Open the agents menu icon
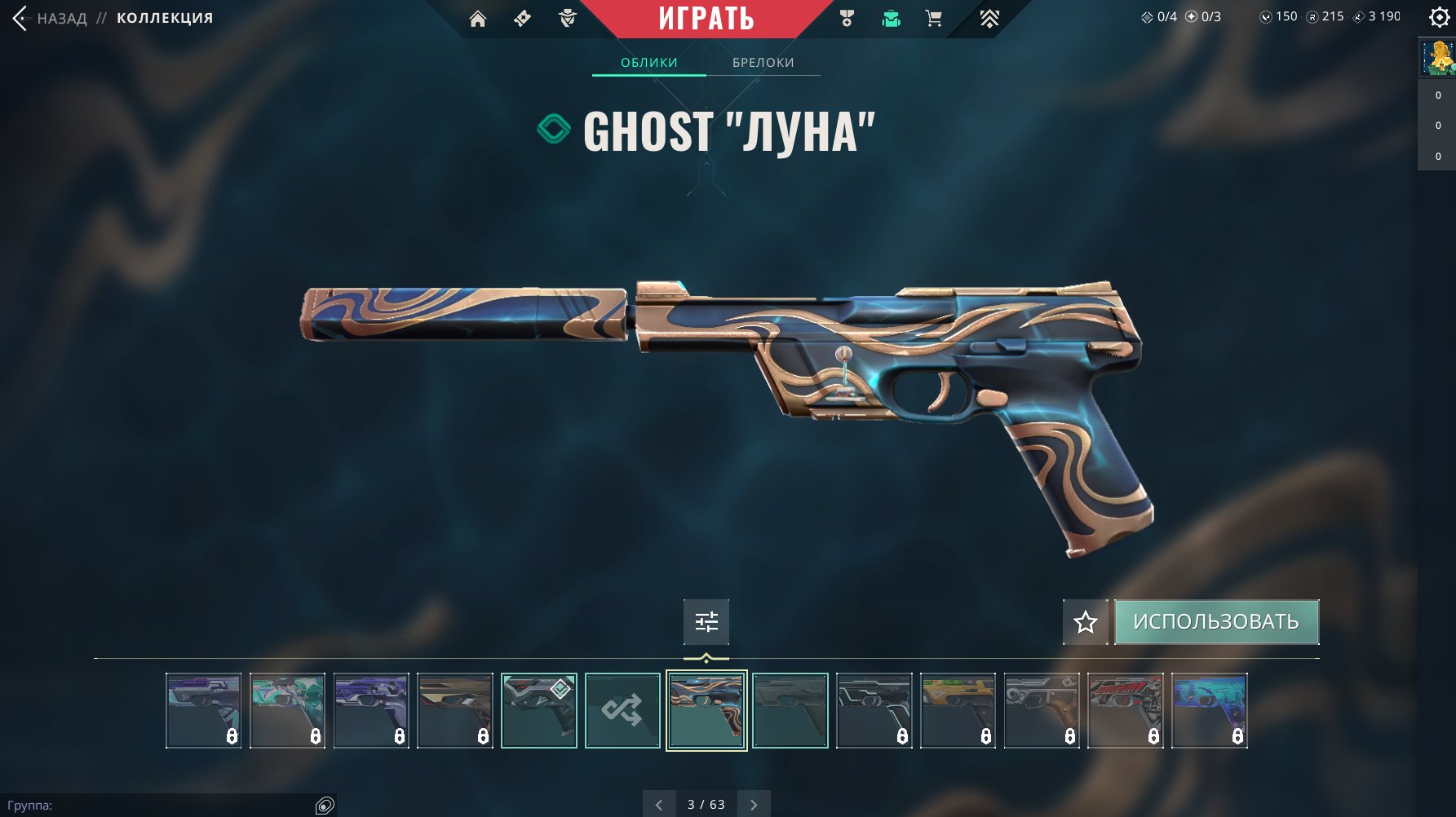This screenshot has height=817, width=1456. coord(568,19)
